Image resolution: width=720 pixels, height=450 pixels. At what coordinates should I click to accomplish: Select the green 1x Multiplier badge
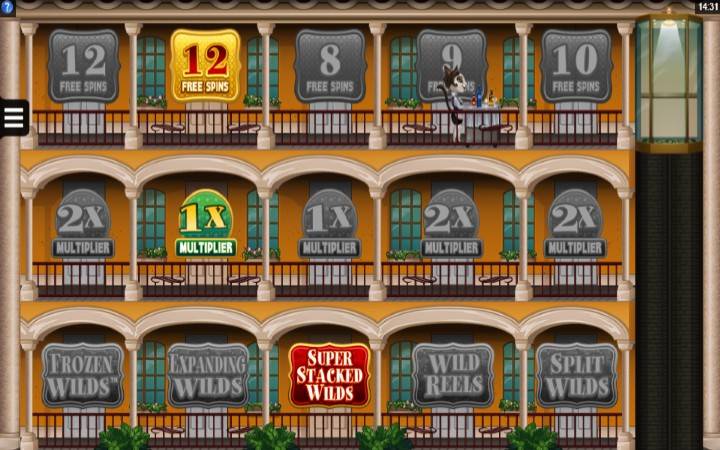205,224
